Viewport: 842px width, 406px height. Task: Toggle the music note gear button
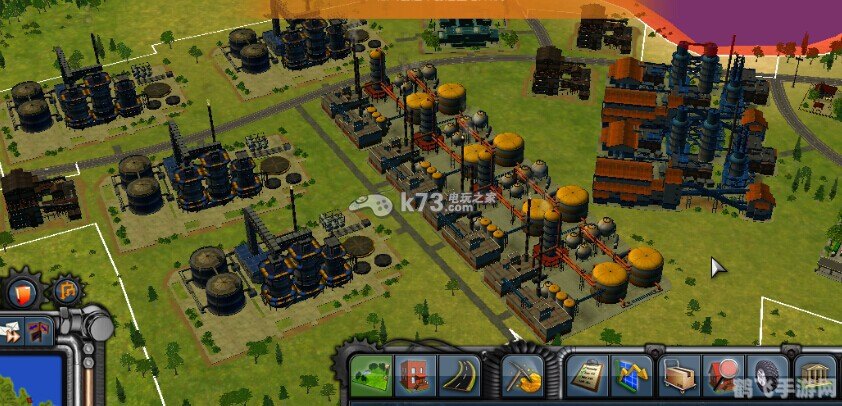click(x=66, y=292)
